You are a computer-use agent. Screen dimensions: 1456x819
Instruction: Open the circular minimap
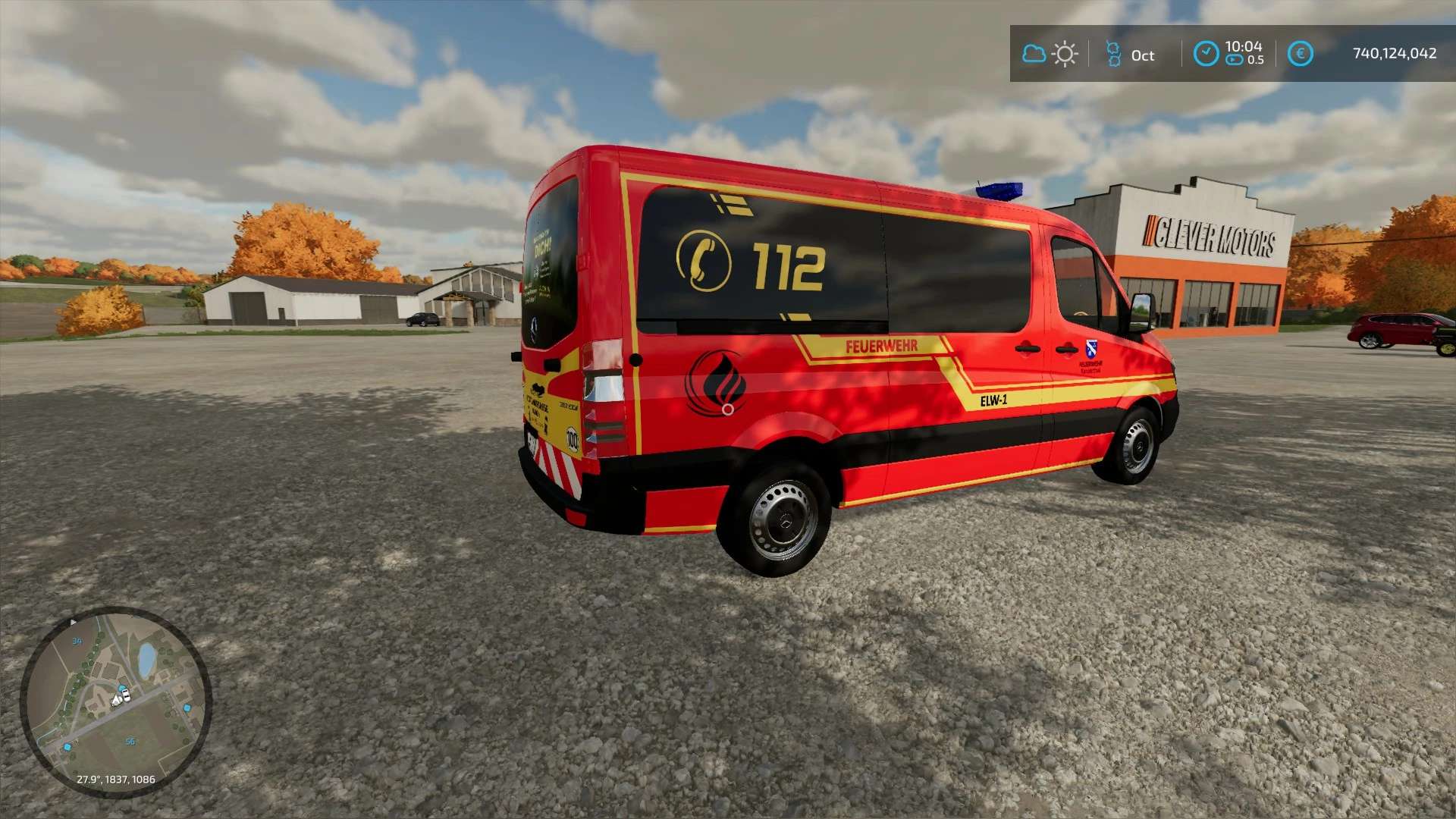click(115, 701)
